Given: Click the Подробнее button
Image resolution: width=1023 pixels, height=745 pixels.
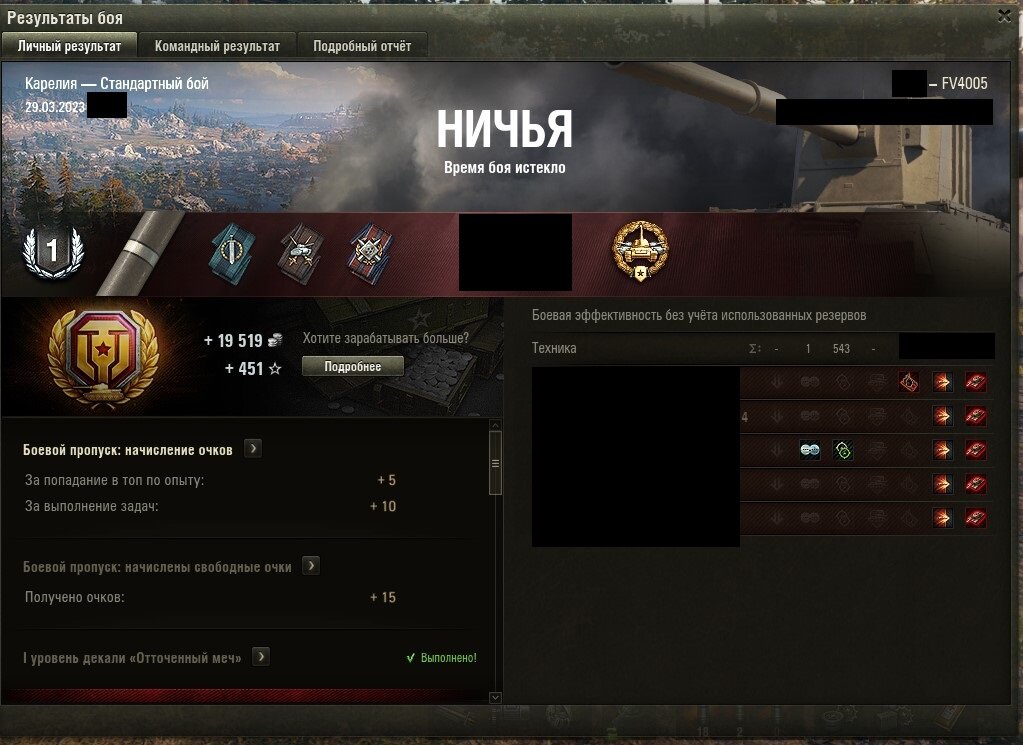Looking at the screenshot, I should tap(353, 366).
